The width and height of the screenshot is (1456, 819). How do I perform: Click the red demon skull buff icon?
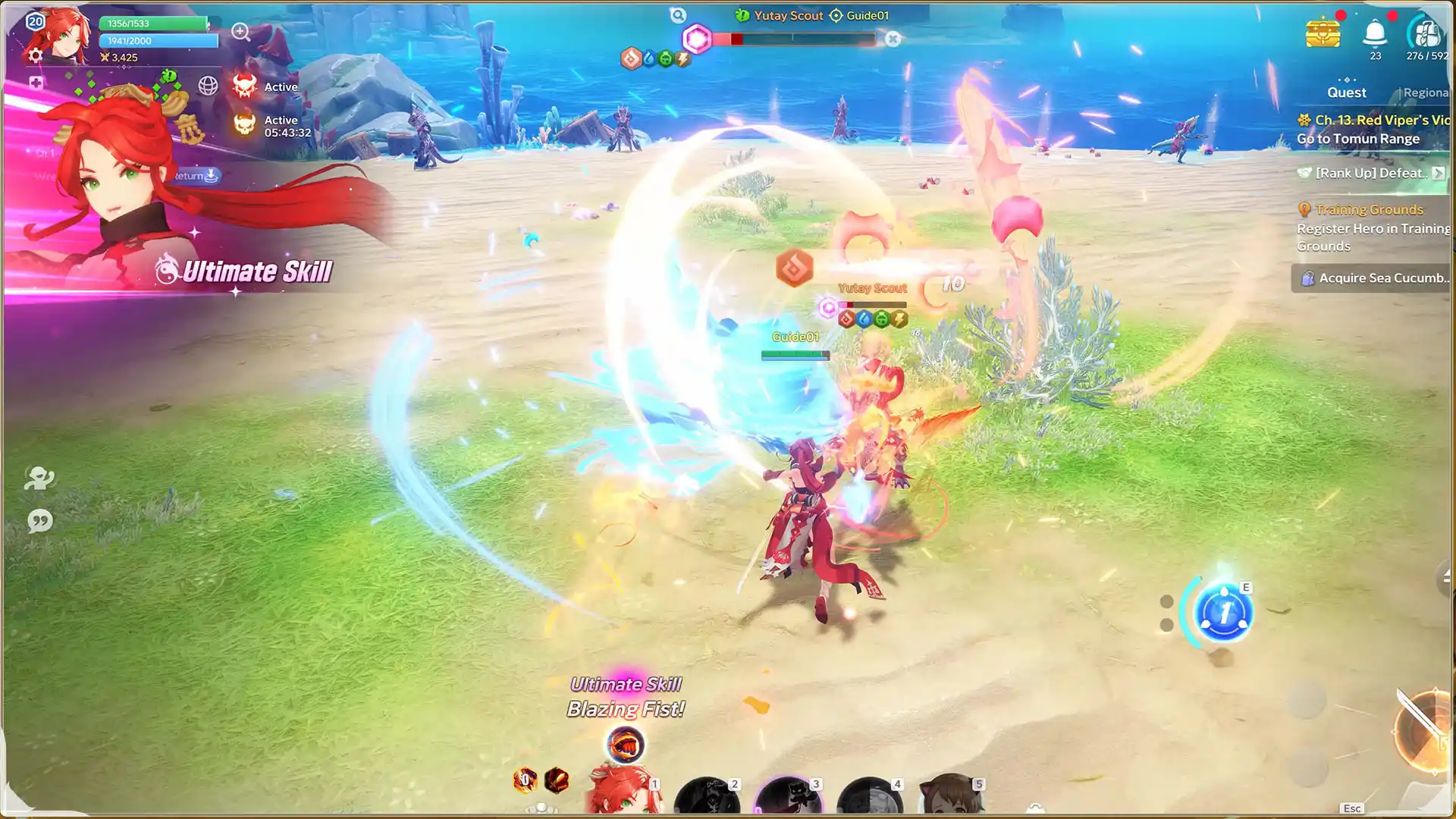(244, 86)
